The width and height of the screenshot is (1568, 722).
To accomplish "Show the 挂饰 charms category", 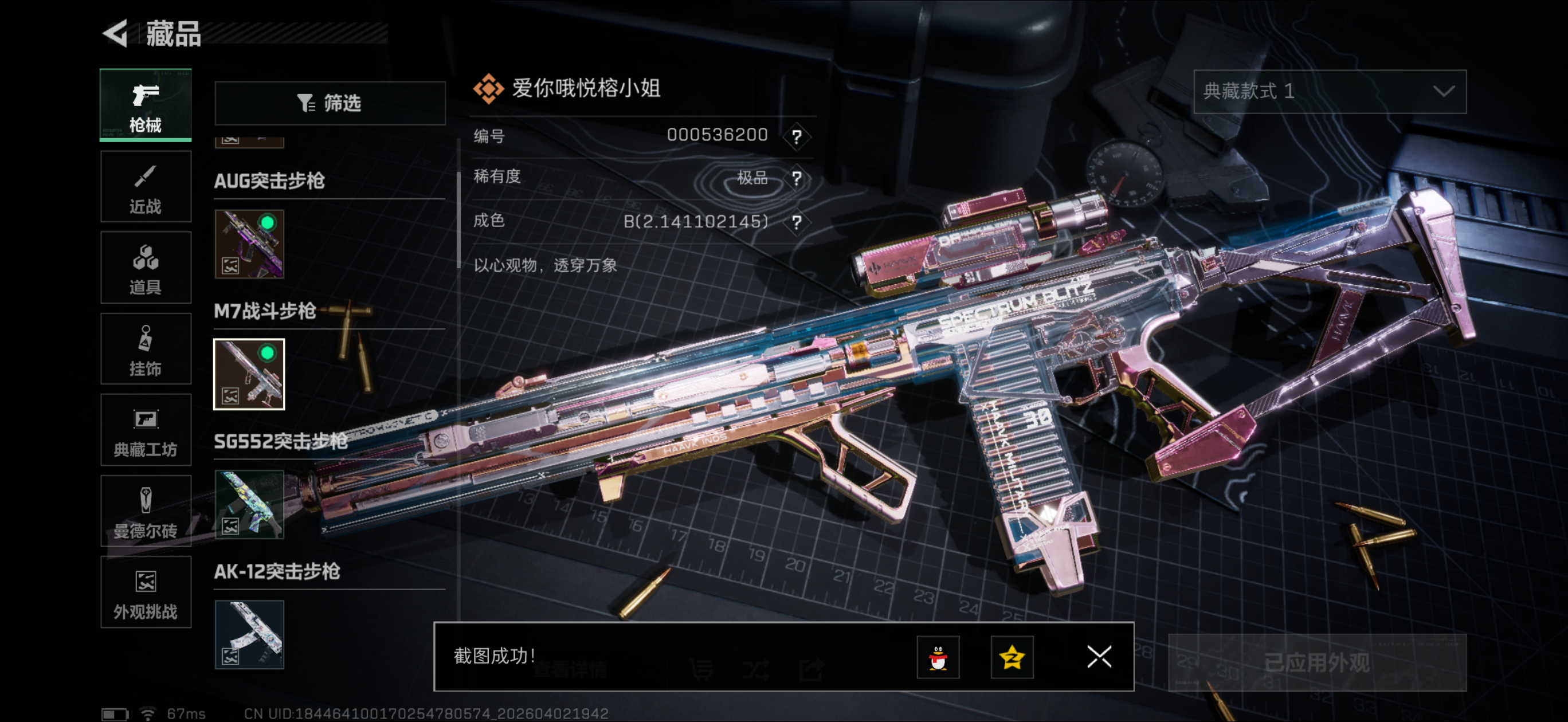I will click(x=146, y=350).
